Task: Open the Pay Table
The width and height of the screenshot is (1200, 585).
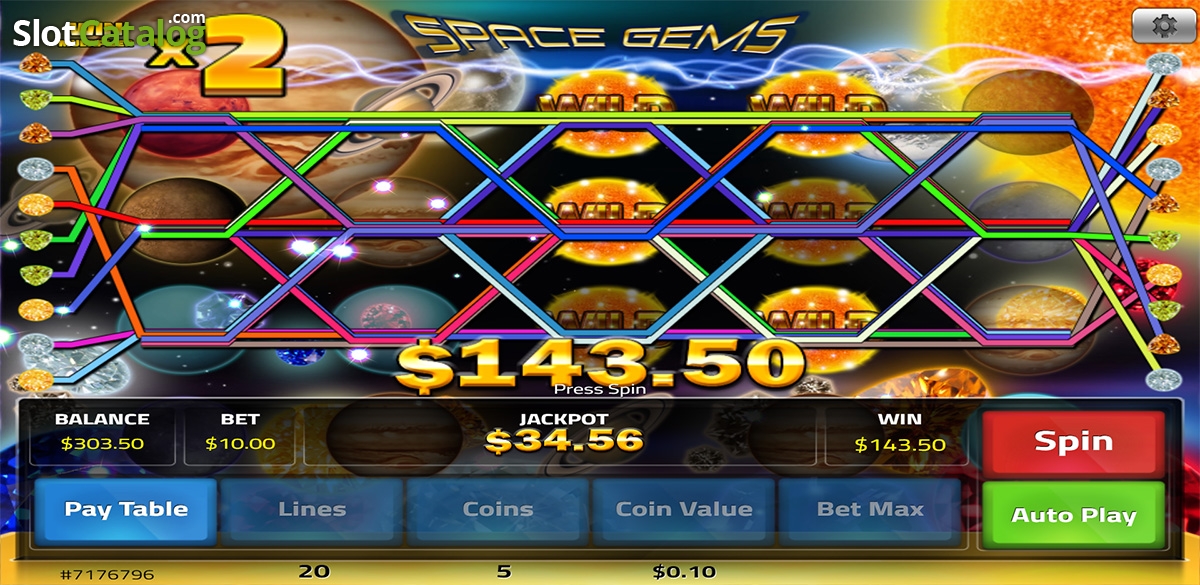Action: click(x=126, y=509)
